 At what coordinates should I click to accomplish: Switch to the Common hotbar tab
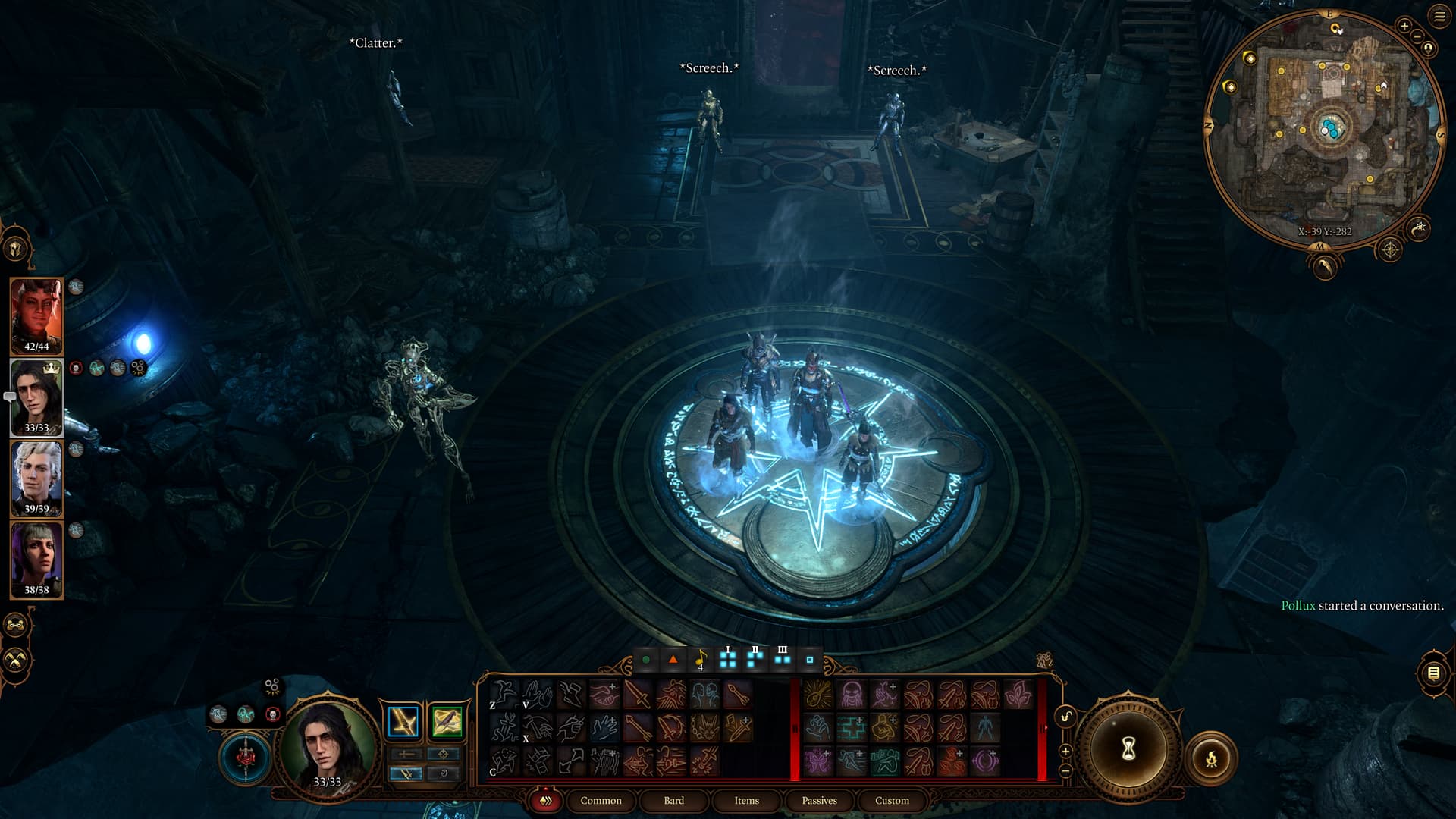601,800
